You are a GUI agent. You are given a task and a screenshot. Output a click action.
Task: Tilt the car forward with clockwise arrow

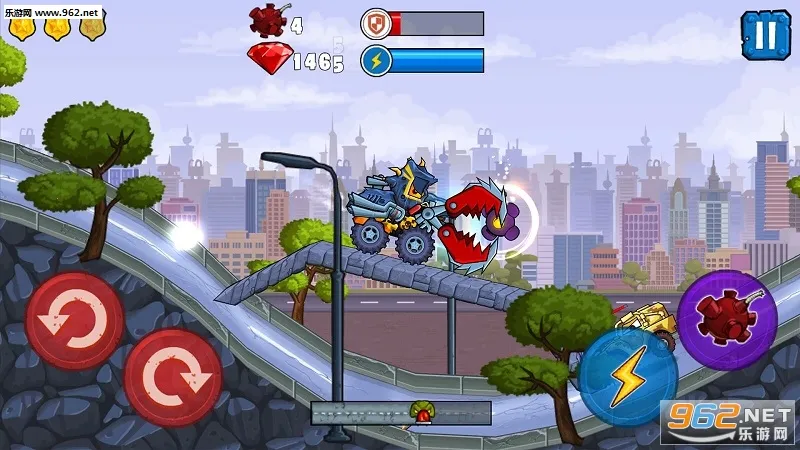173,374
